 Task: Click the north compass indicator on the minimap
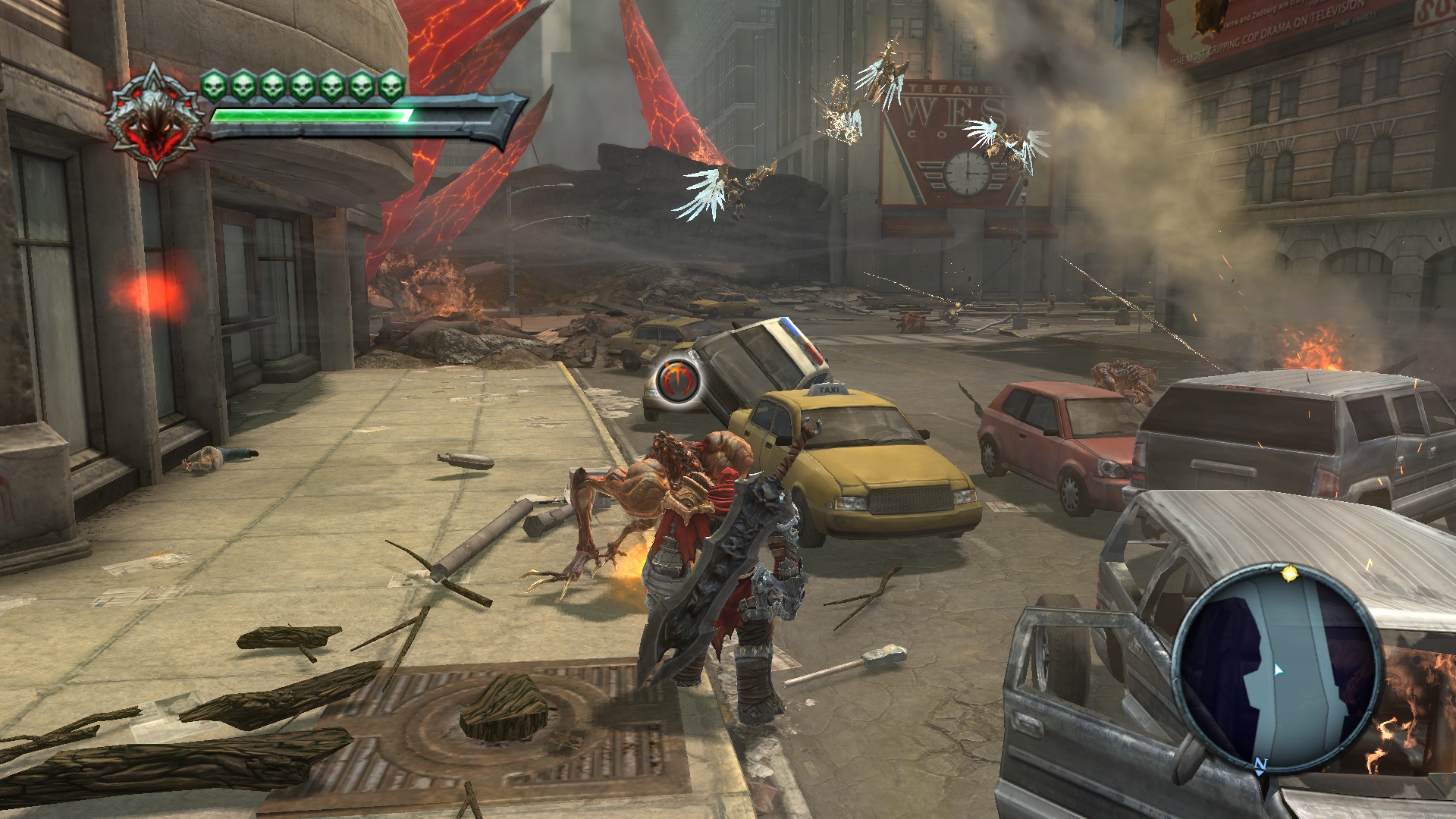tap(1260, 764)
